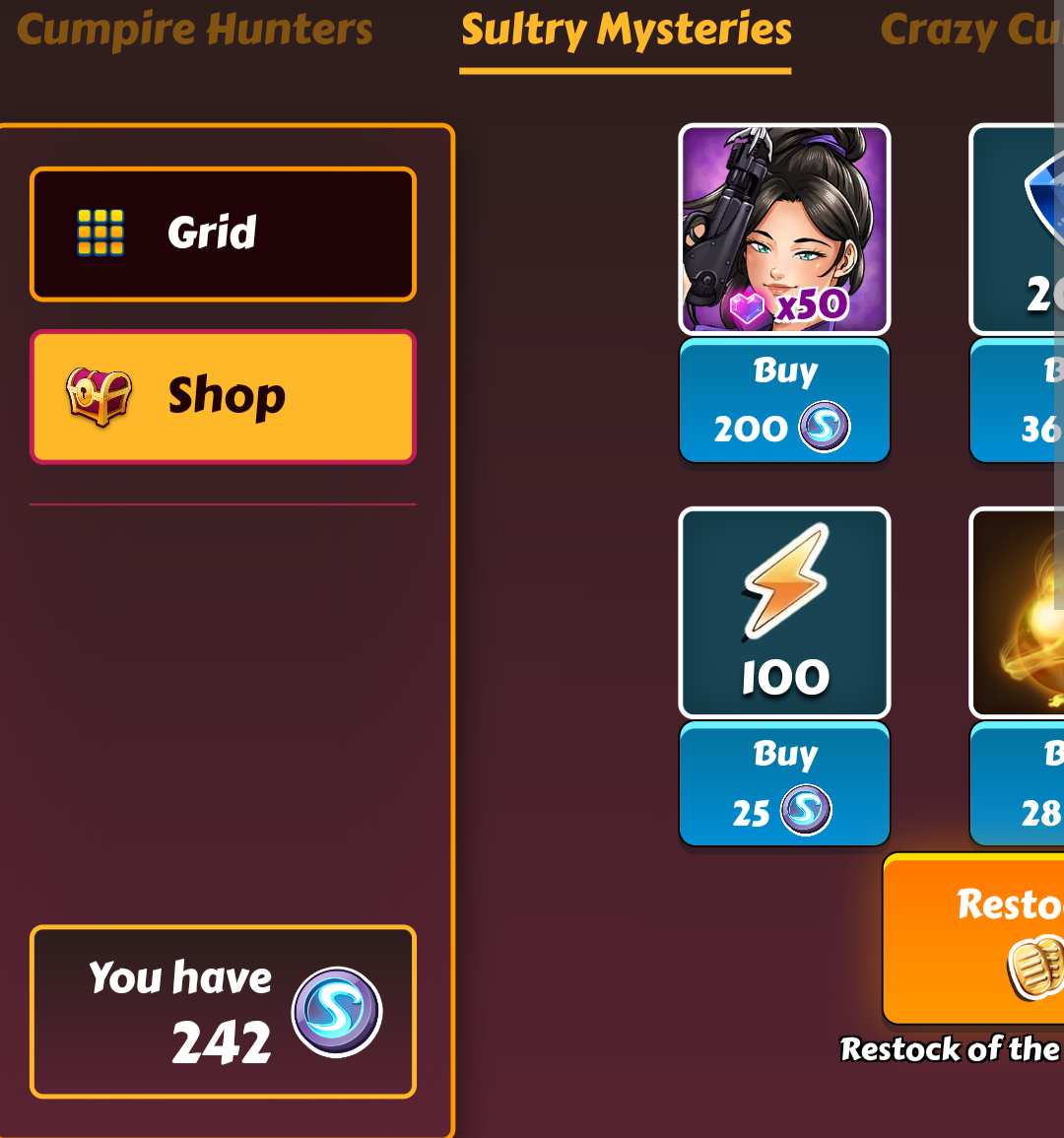Select the 100 lightning energy item

point(784,612)
